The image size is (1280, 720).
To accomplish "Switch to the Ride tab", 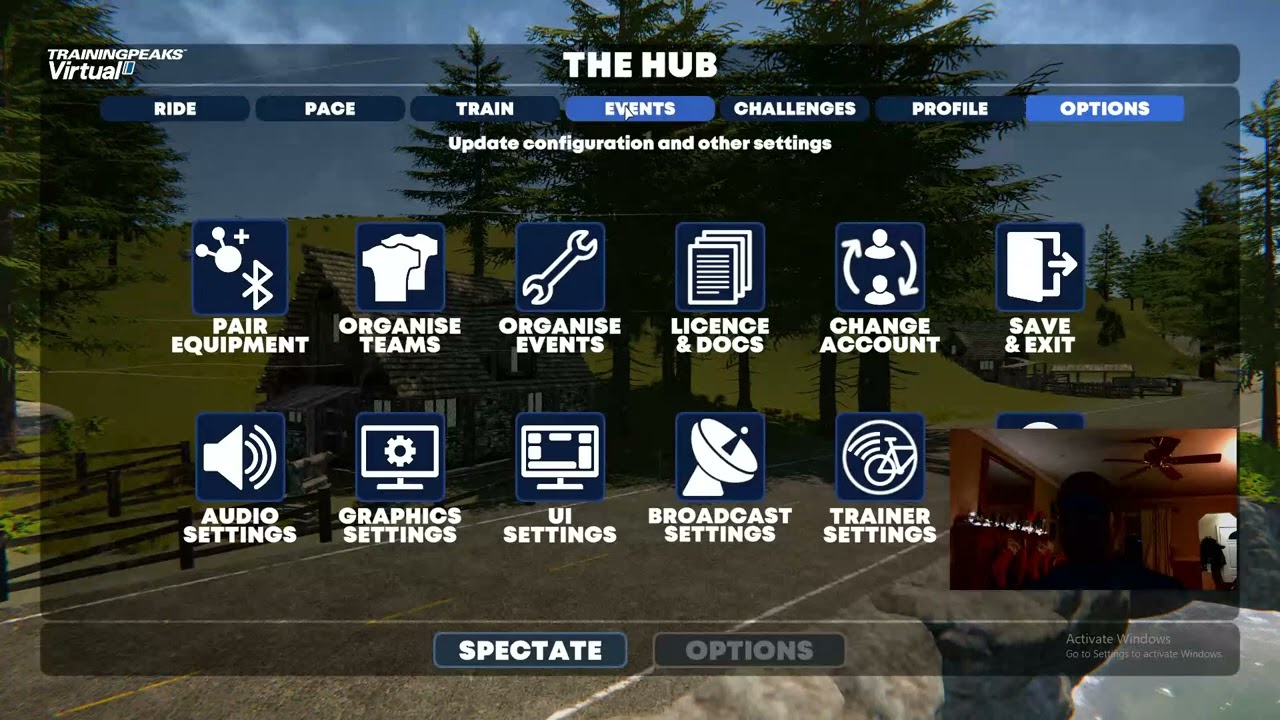I will 175,109.
